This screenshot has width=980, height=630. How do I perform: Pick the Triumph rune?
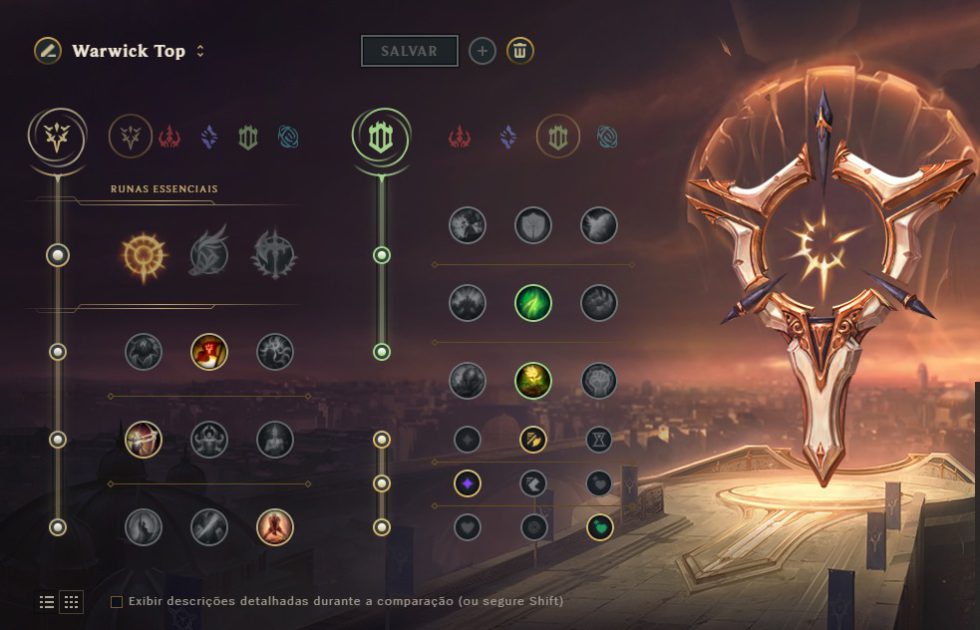[x=209, y=351]
